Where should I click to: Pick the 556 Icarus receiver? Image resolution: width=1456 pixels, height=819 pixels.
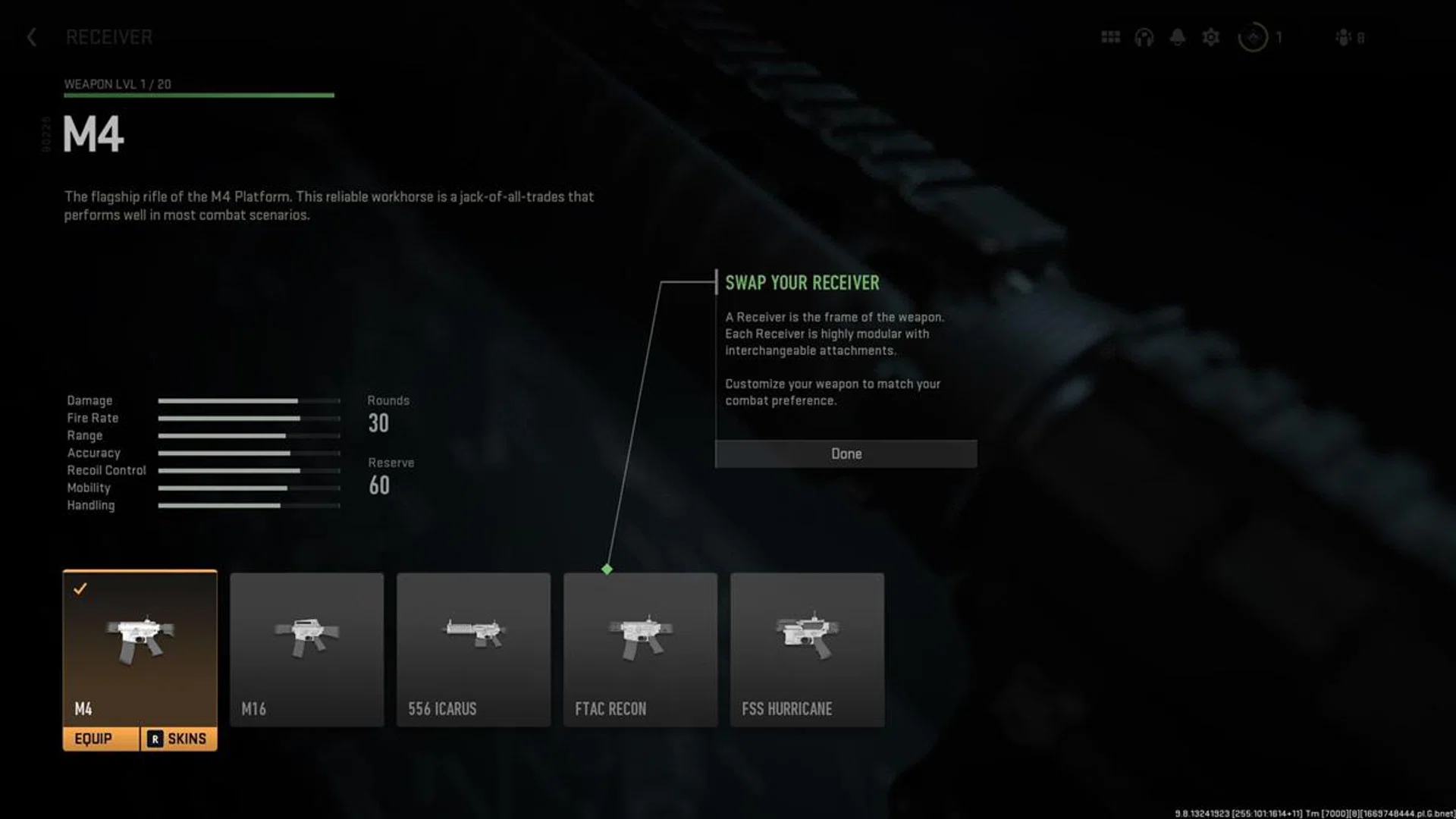tap(473, 649)
